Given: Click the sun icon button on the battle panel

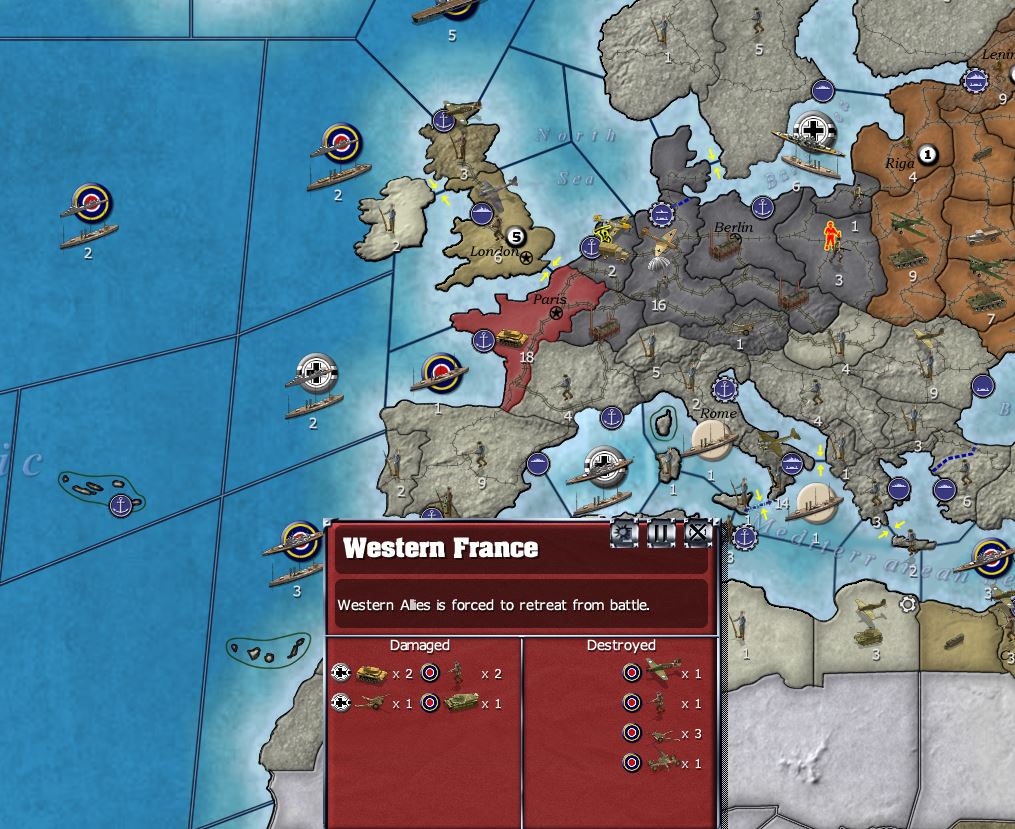Looking at the screenshot, I should point(625,534).
